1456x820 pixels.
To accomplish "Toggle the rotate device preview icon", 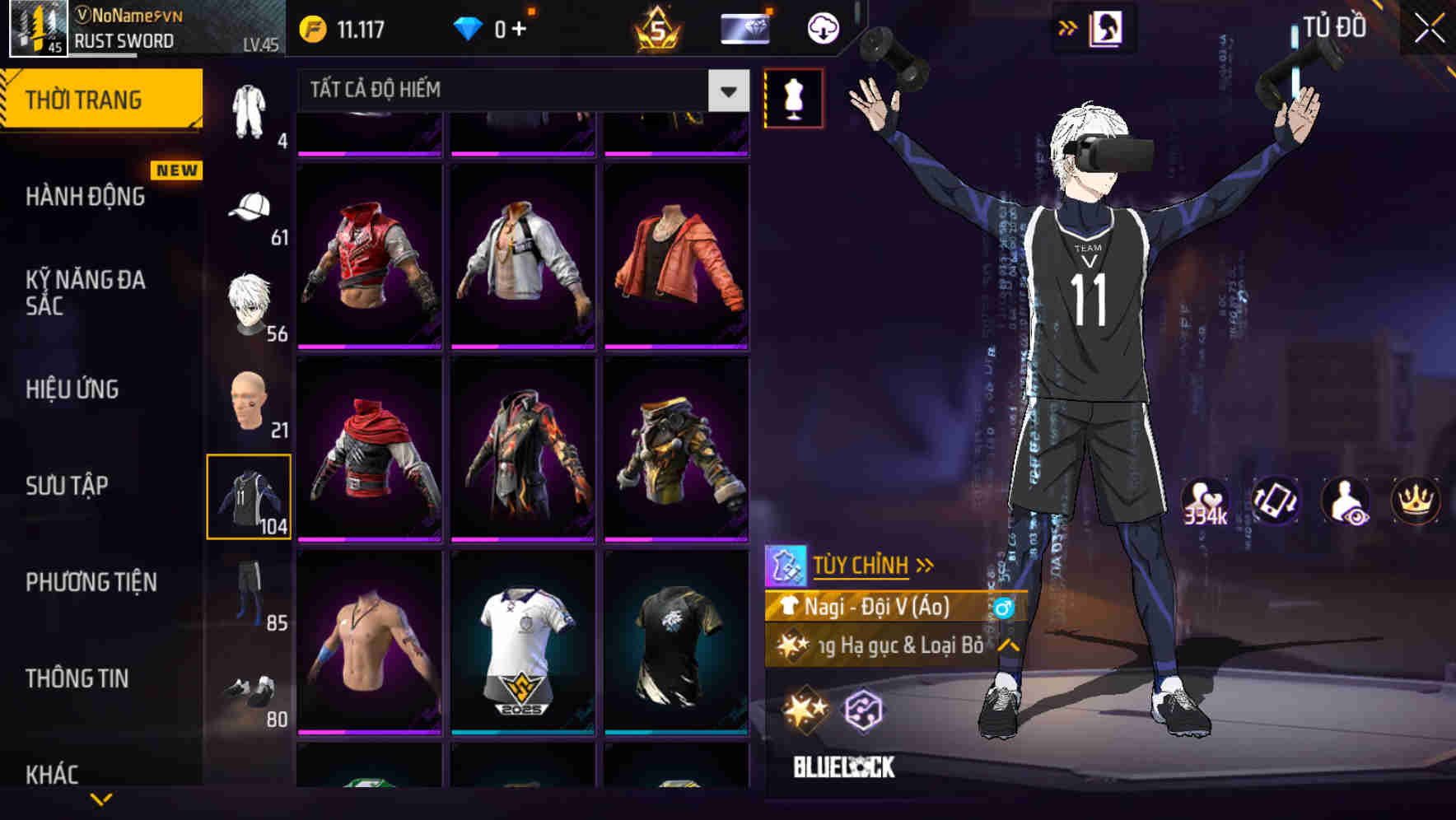I will pyautogui.click(x=1273, y=501).
